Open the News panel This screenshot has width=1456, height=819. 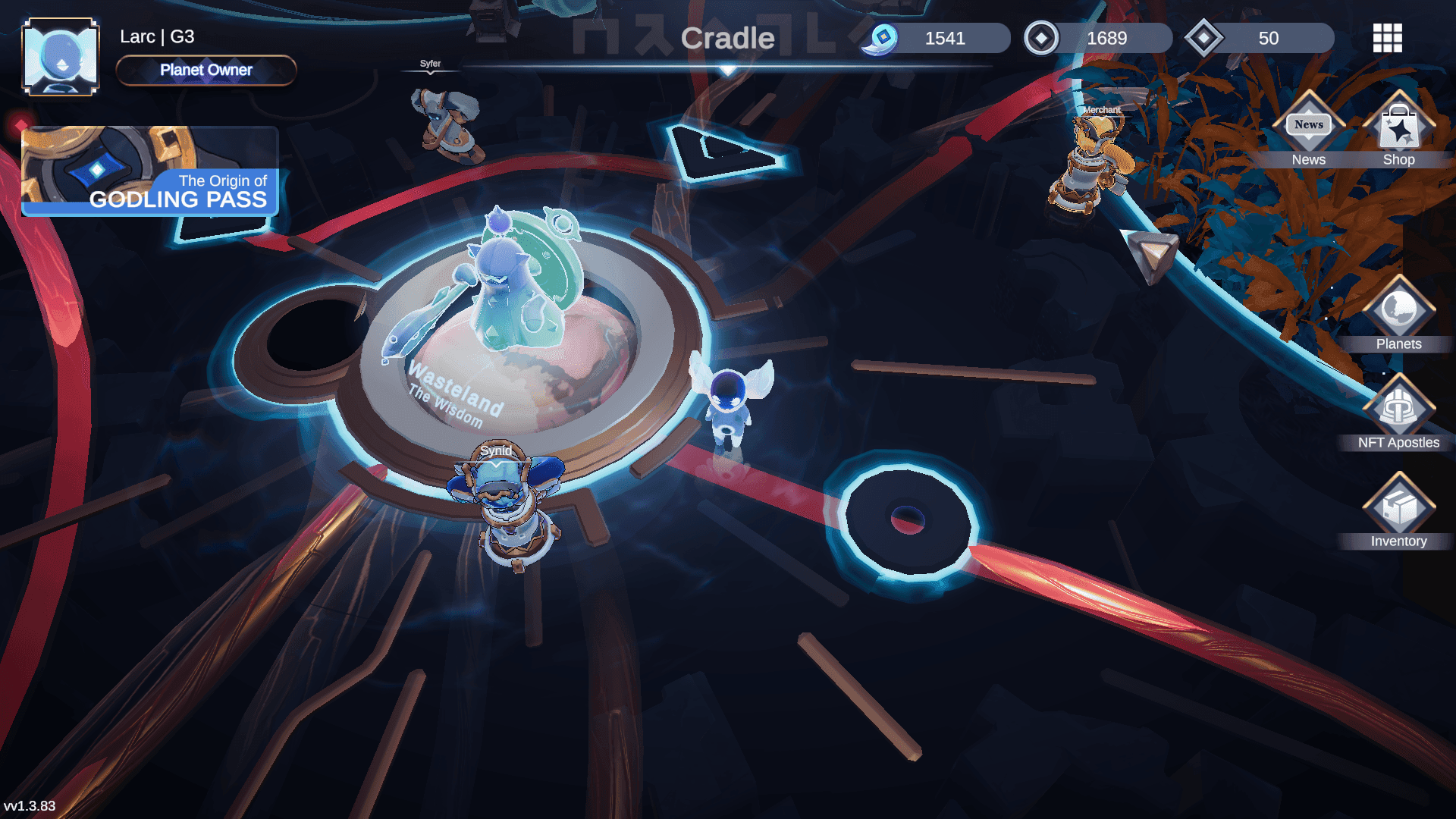1309,130
